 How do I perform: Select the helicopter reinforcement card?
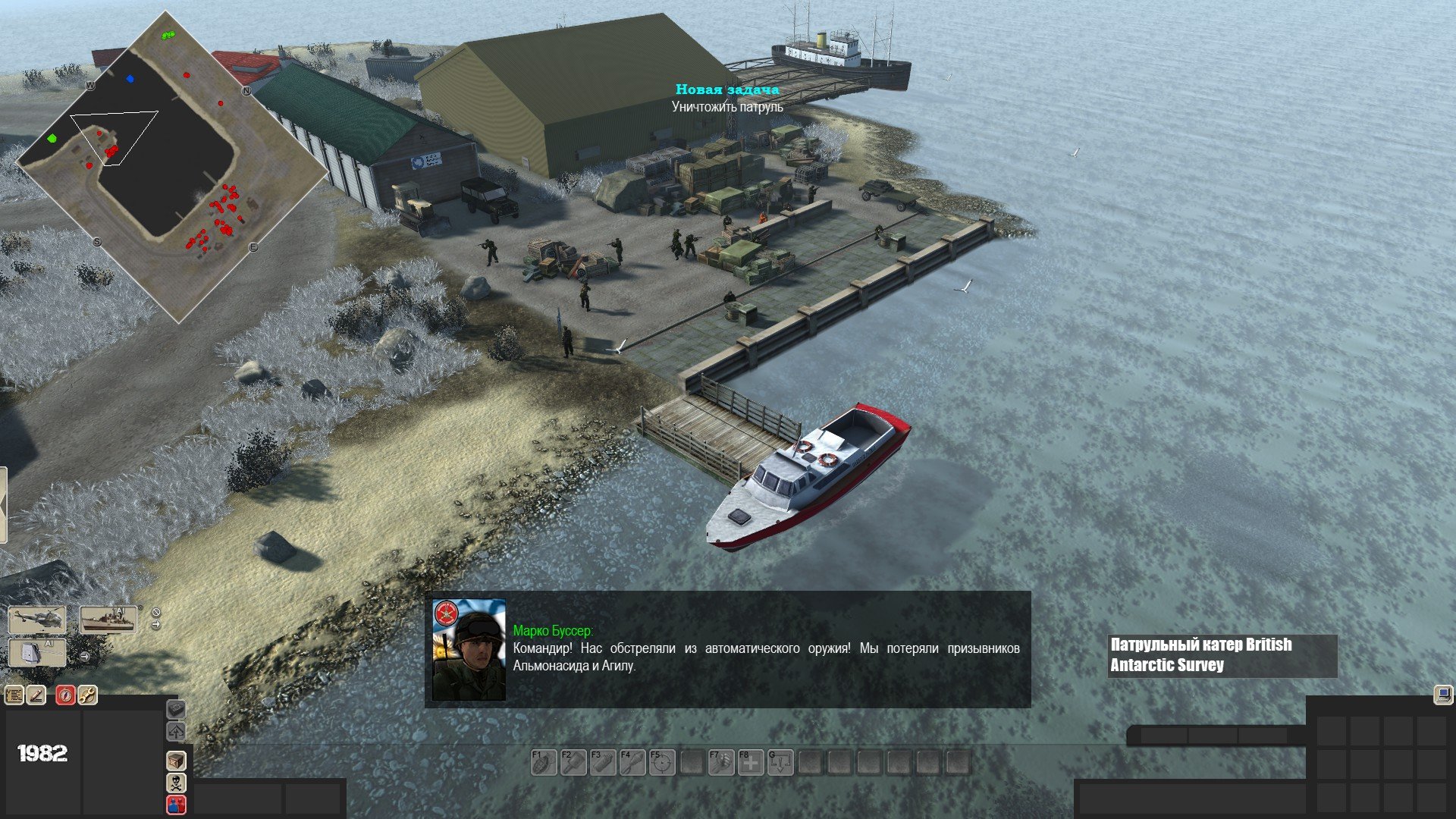point(37,620)
